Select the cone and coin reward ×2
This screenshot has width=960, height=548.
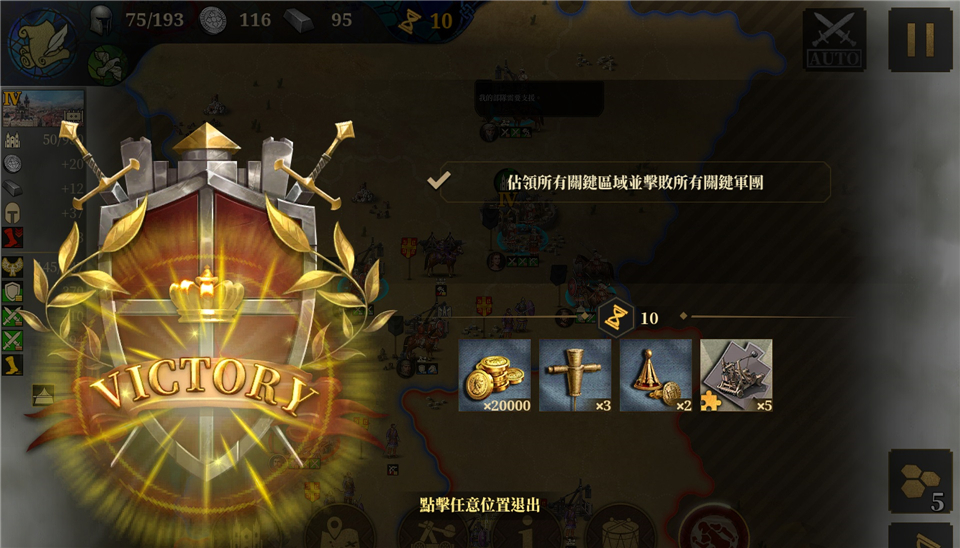[656, 375]
